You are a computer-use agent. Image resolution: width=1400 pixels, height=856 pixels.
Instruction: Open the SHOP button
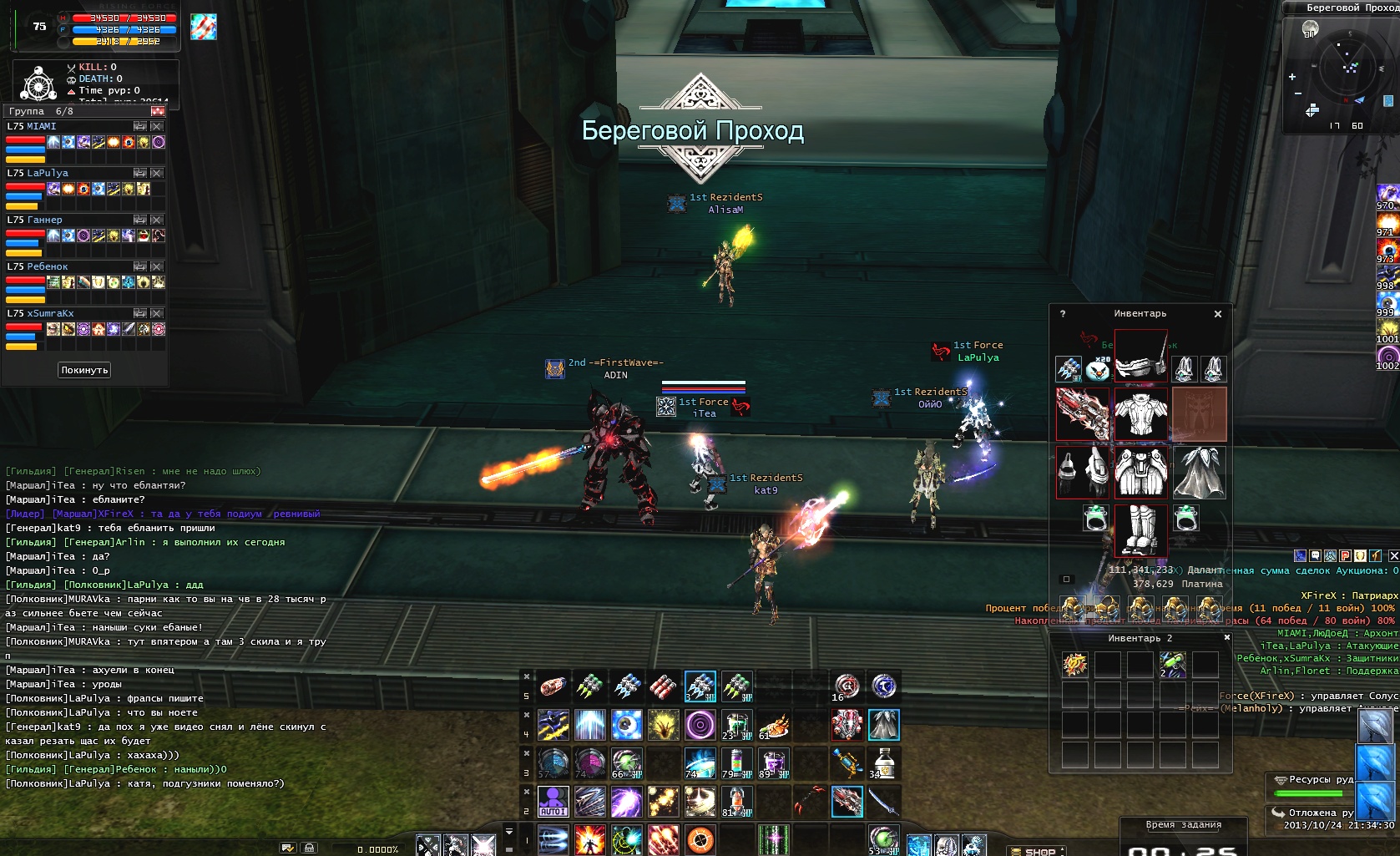[1039, 851]
